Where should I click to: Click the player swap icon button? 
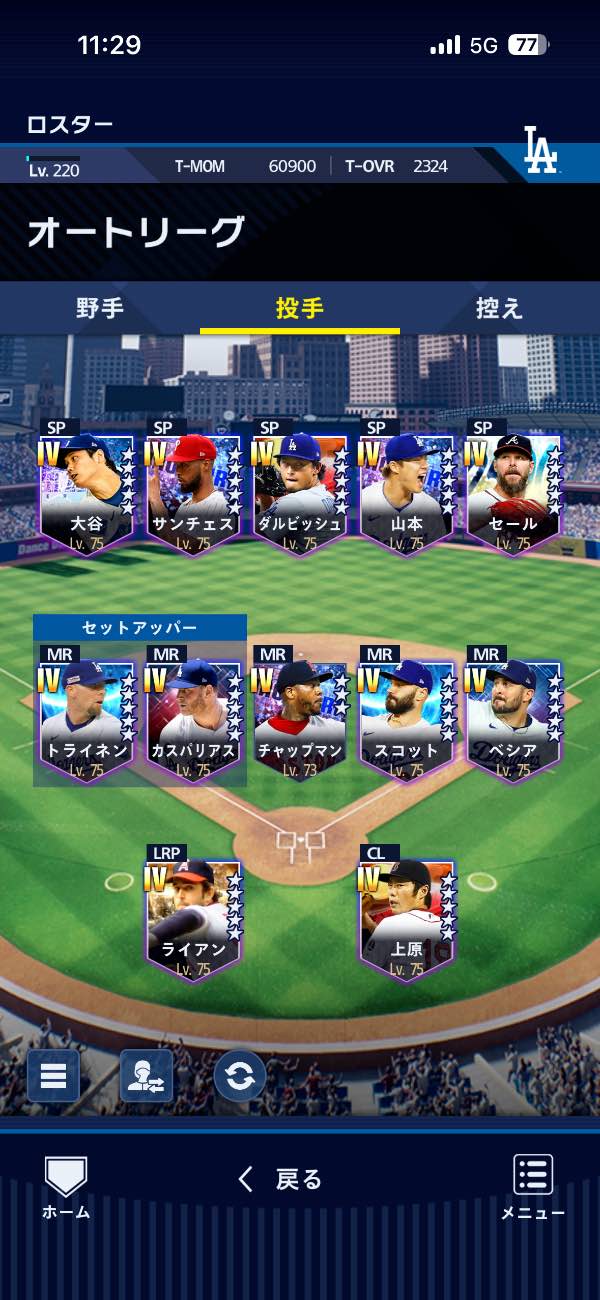tap(146, 1076)
